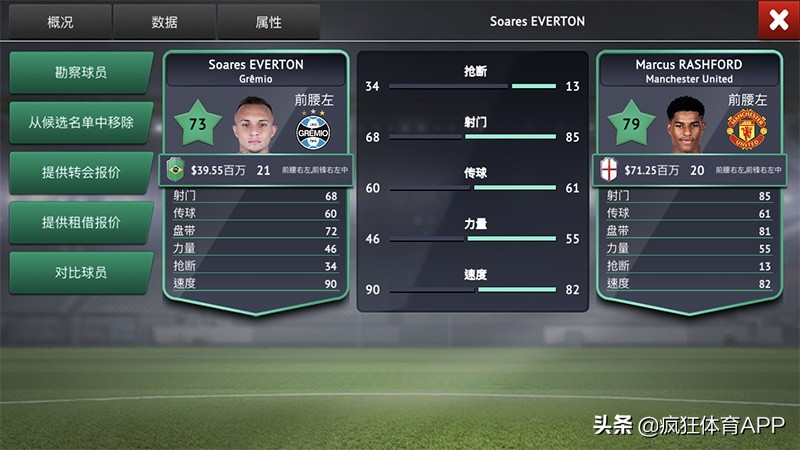Image resolution: width=800 pixels, height=450 pixels.
Task: Select the 属性 tab
Action: [x=268, y=22]
